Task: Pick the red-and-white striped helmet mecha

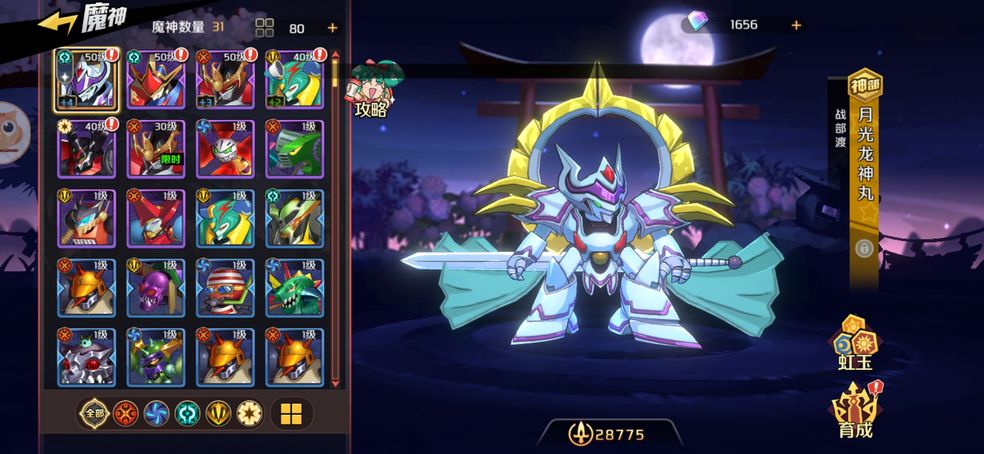Action: pyautogui.click(x=225, y=288)
